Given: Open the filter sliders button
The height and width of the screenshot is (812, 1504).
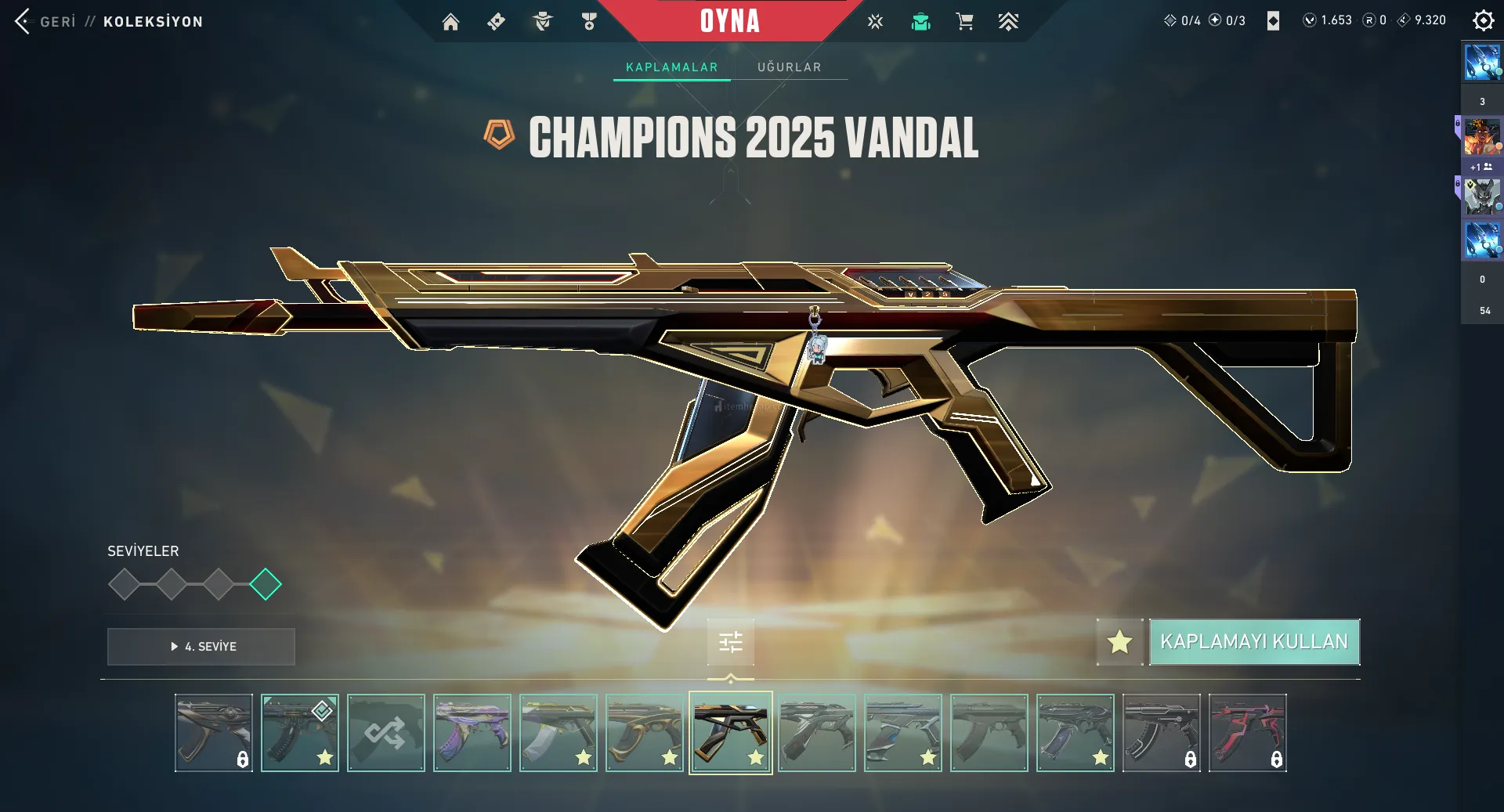Looking at the screenshot, I should click(x=730, y=643).
